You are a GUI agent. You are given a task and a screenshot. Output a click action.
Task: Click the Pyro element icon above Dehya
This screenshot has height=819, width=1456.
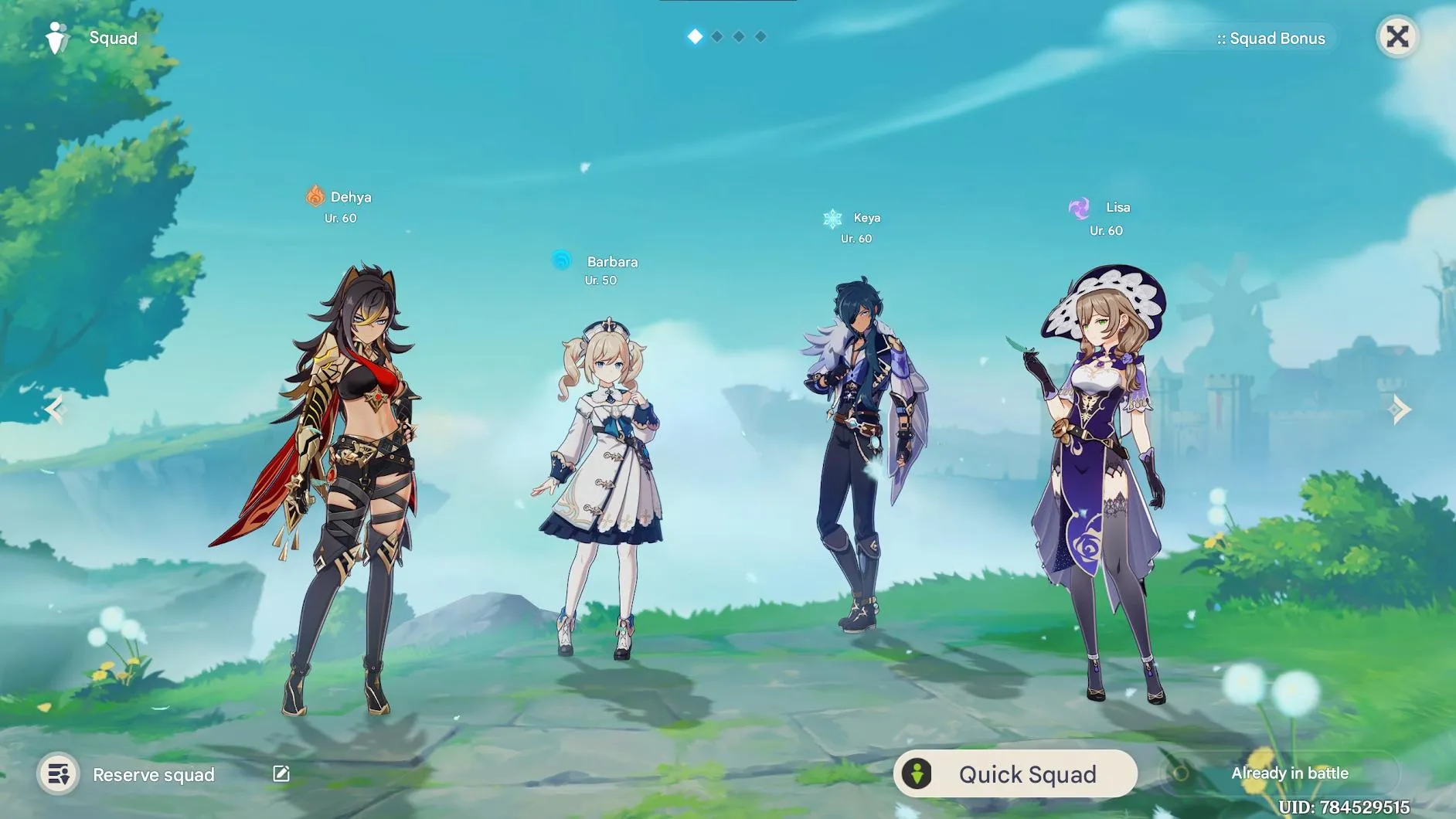(x=315, y=197)
